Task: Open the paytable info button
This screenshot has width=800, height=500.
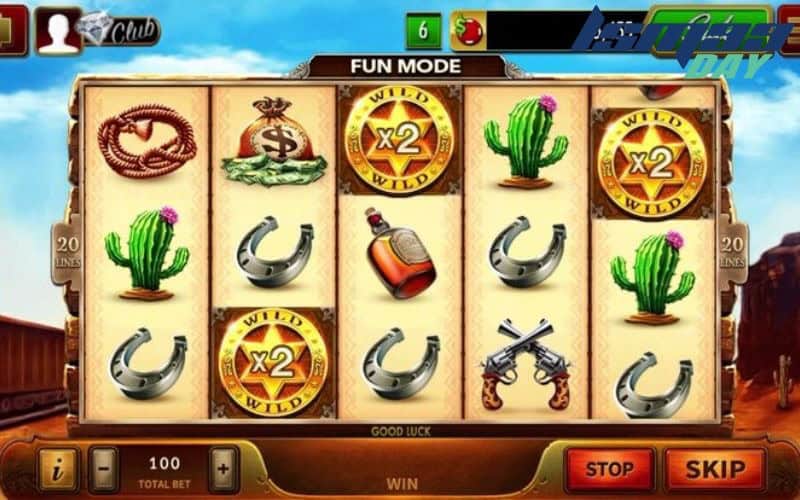Action: (58, 468)
